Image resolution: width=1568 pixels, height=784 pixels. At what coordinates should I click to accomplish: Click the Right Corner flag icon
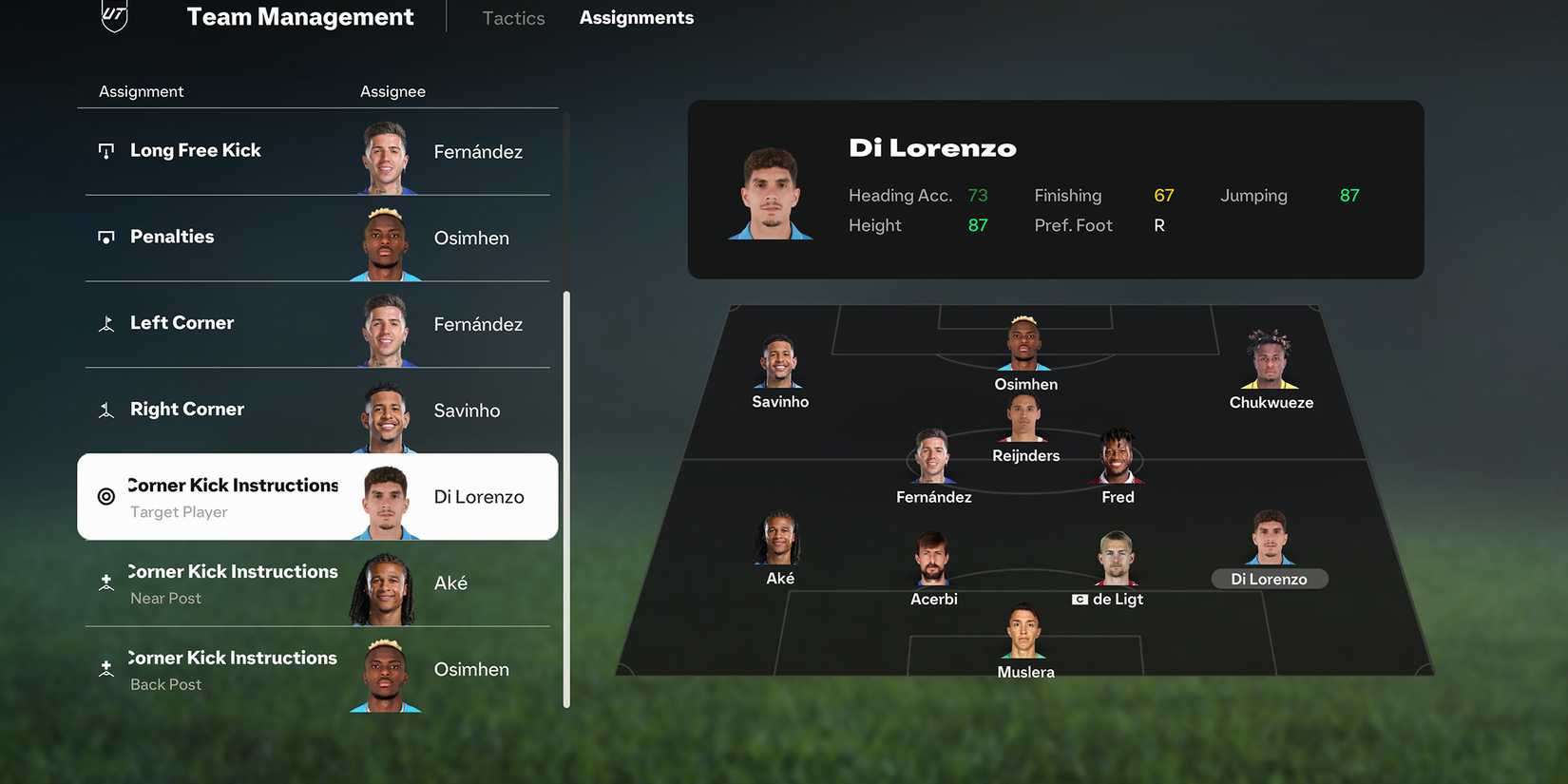click(106, 410)
